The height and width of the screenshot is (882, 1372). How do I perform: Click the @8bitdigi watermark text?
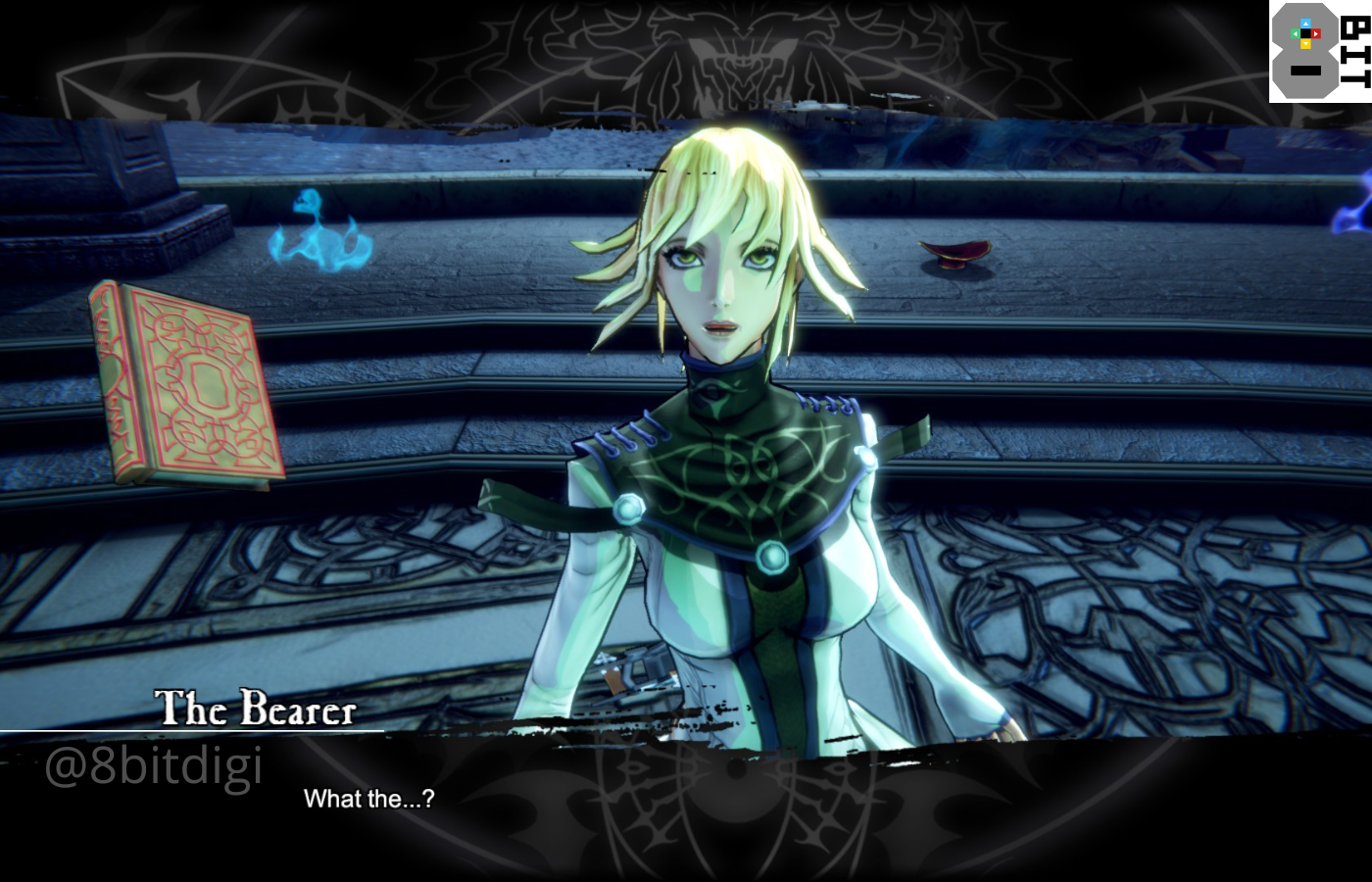point(157,767)
